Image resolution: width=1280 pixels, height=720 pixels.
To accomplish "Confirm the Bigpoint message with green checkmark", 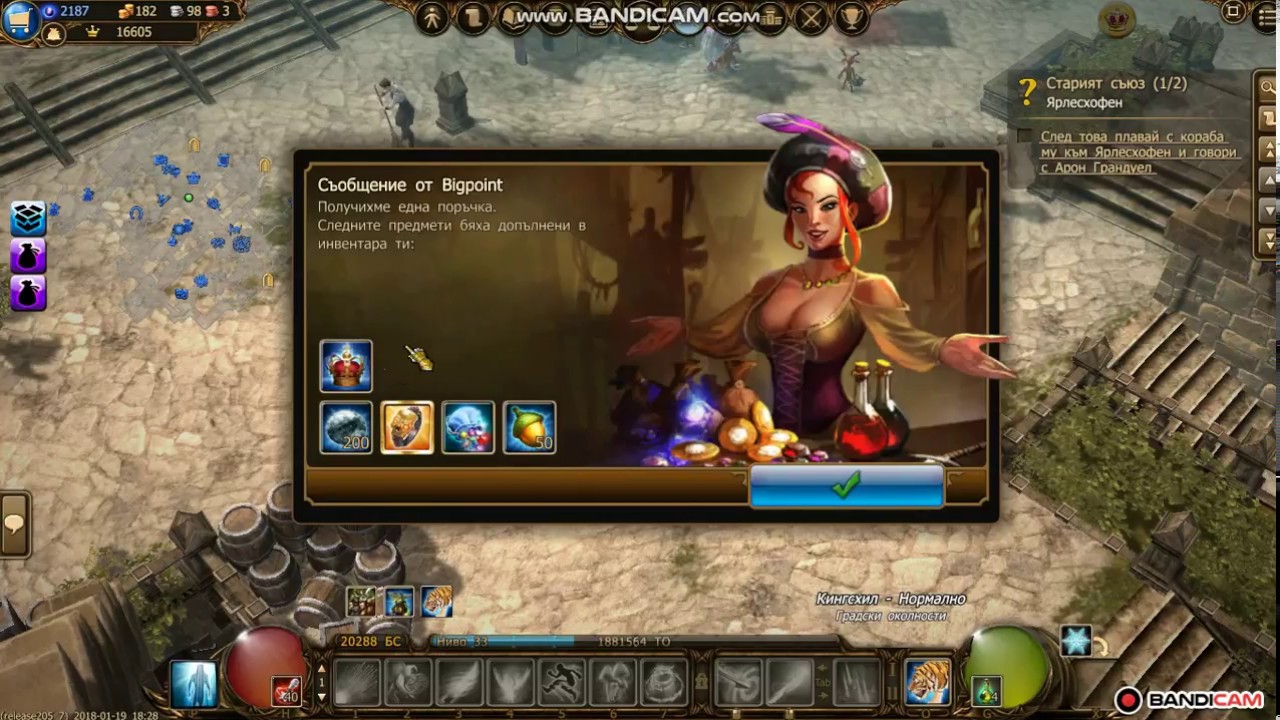I will pos(846,487).
